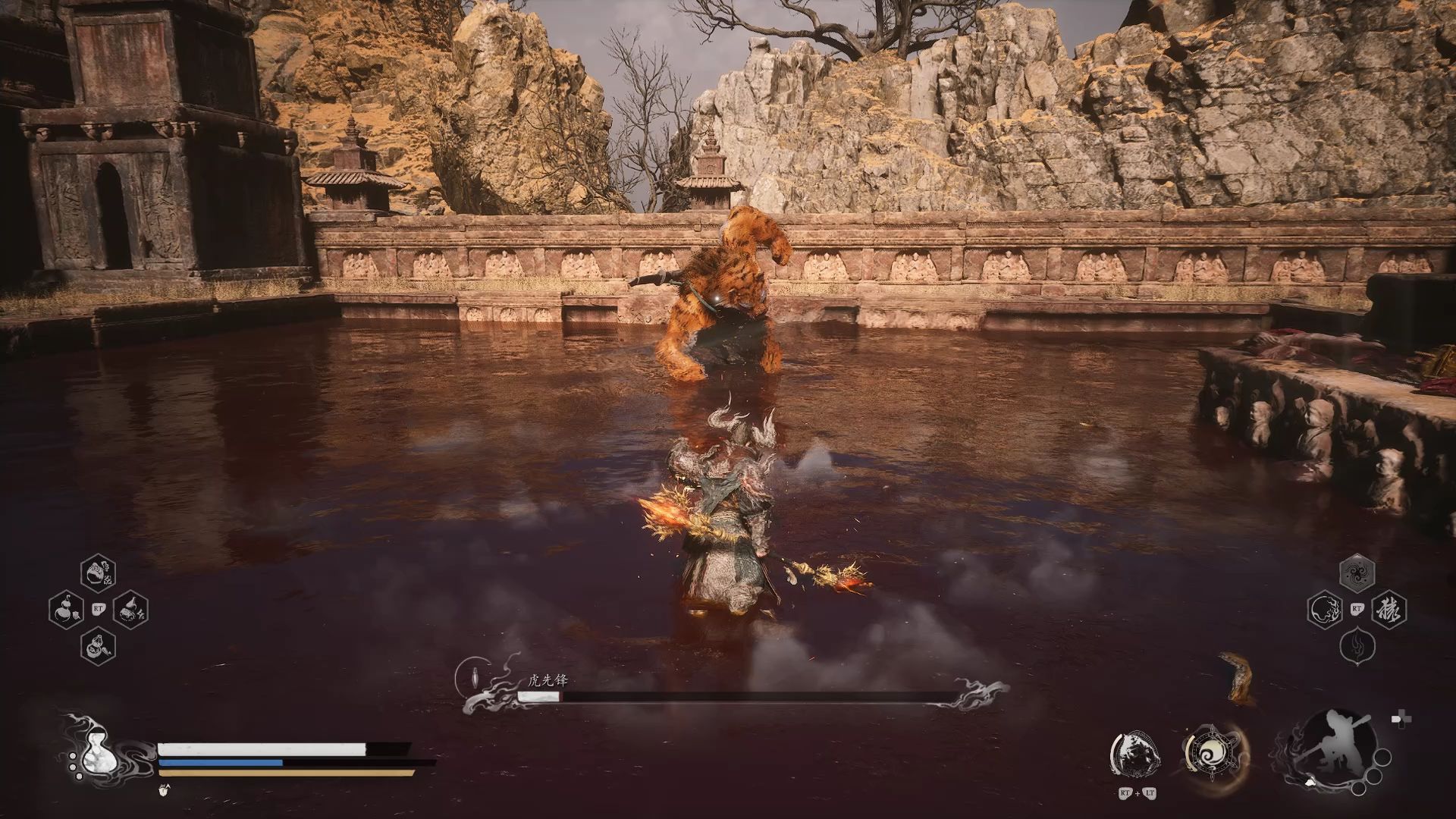The width and height of the screenshot is (1456, 819).
Task: Trigger the flame wisp transformation spell
Action: click(x=1357, y=646)
